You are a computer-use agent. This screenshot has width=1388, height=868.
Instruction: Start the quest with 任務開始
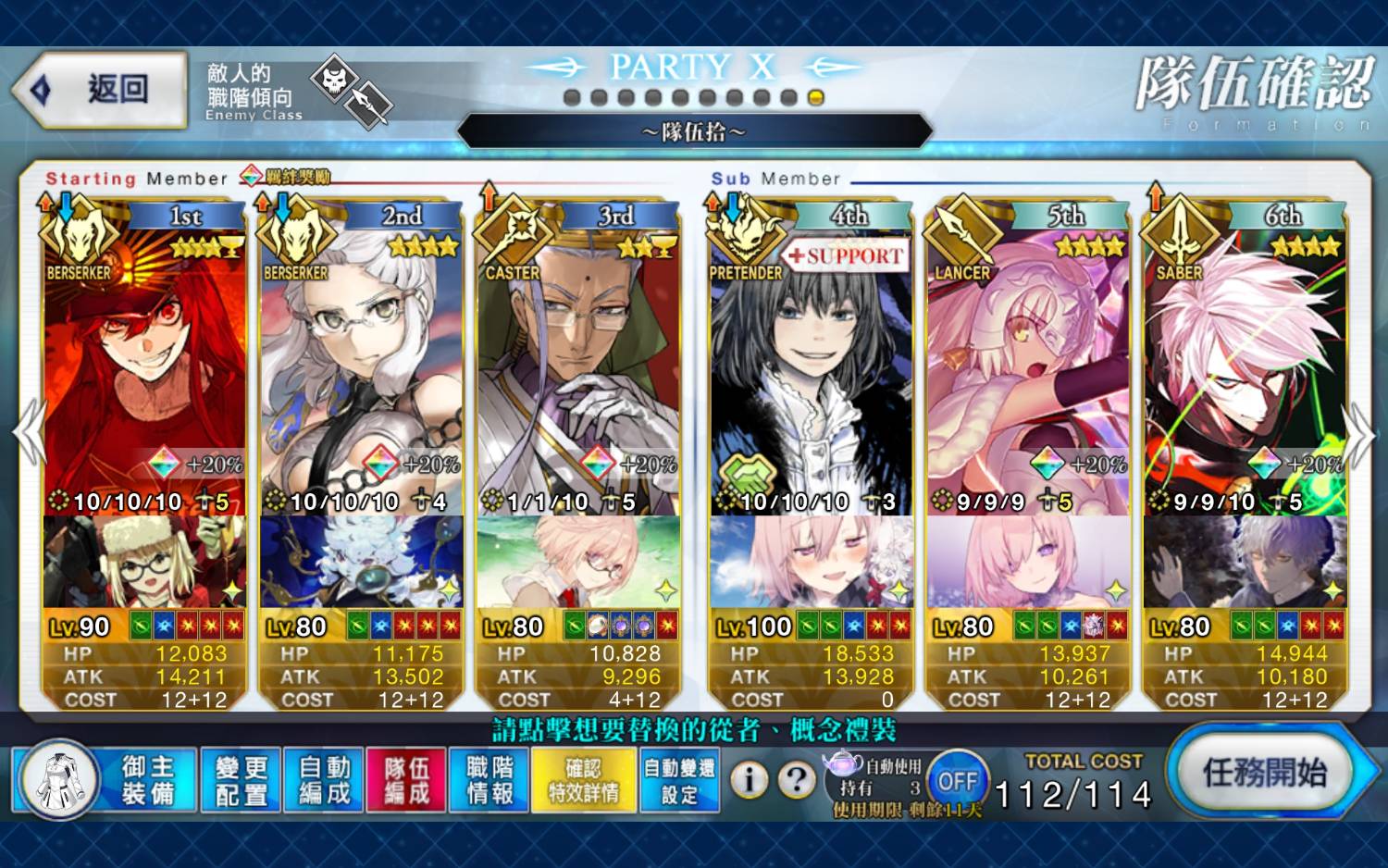pyautogui.click(x=1263, y=772)
